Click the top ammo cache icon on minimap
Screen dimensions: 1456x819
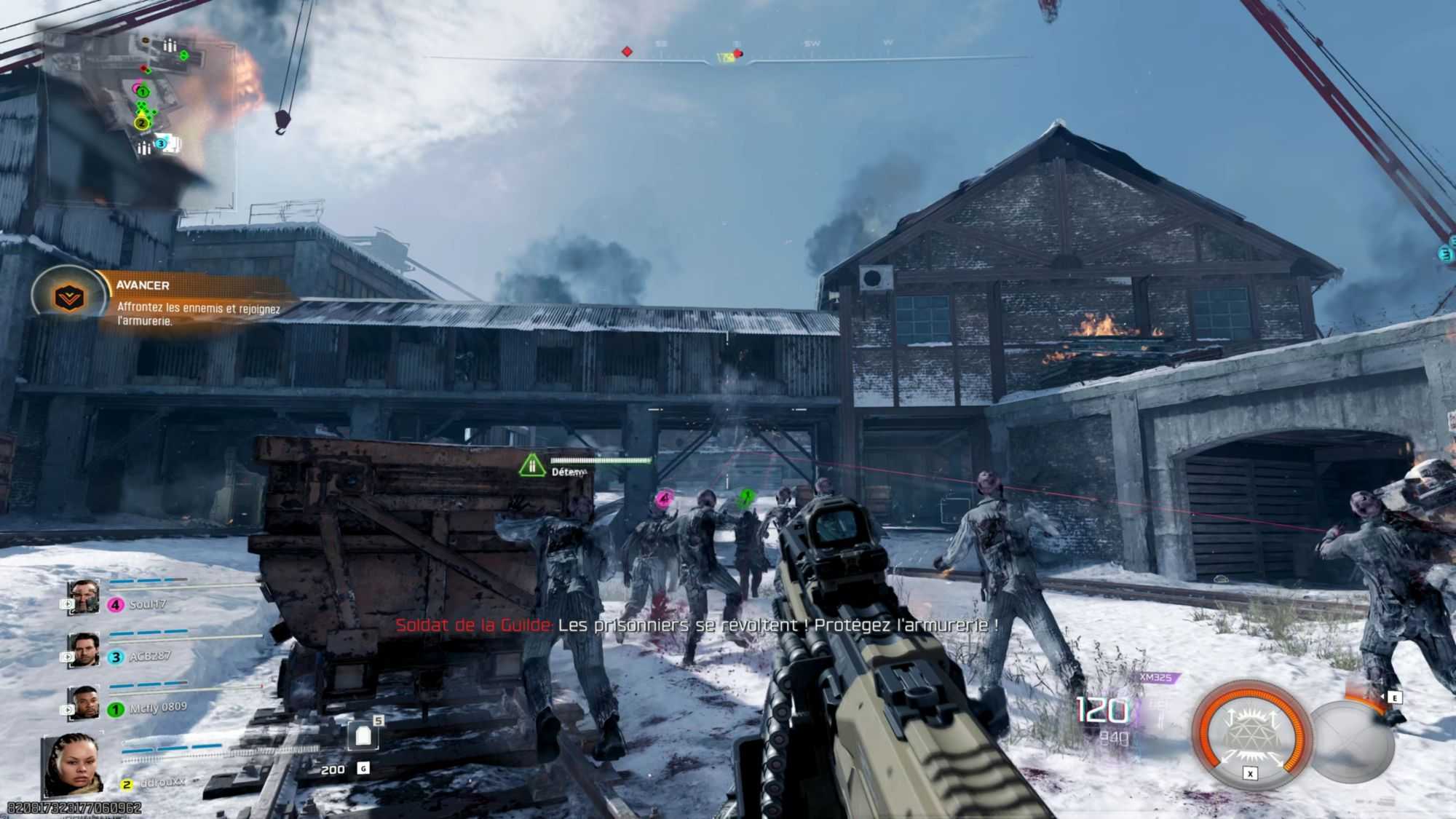[170, 46]
